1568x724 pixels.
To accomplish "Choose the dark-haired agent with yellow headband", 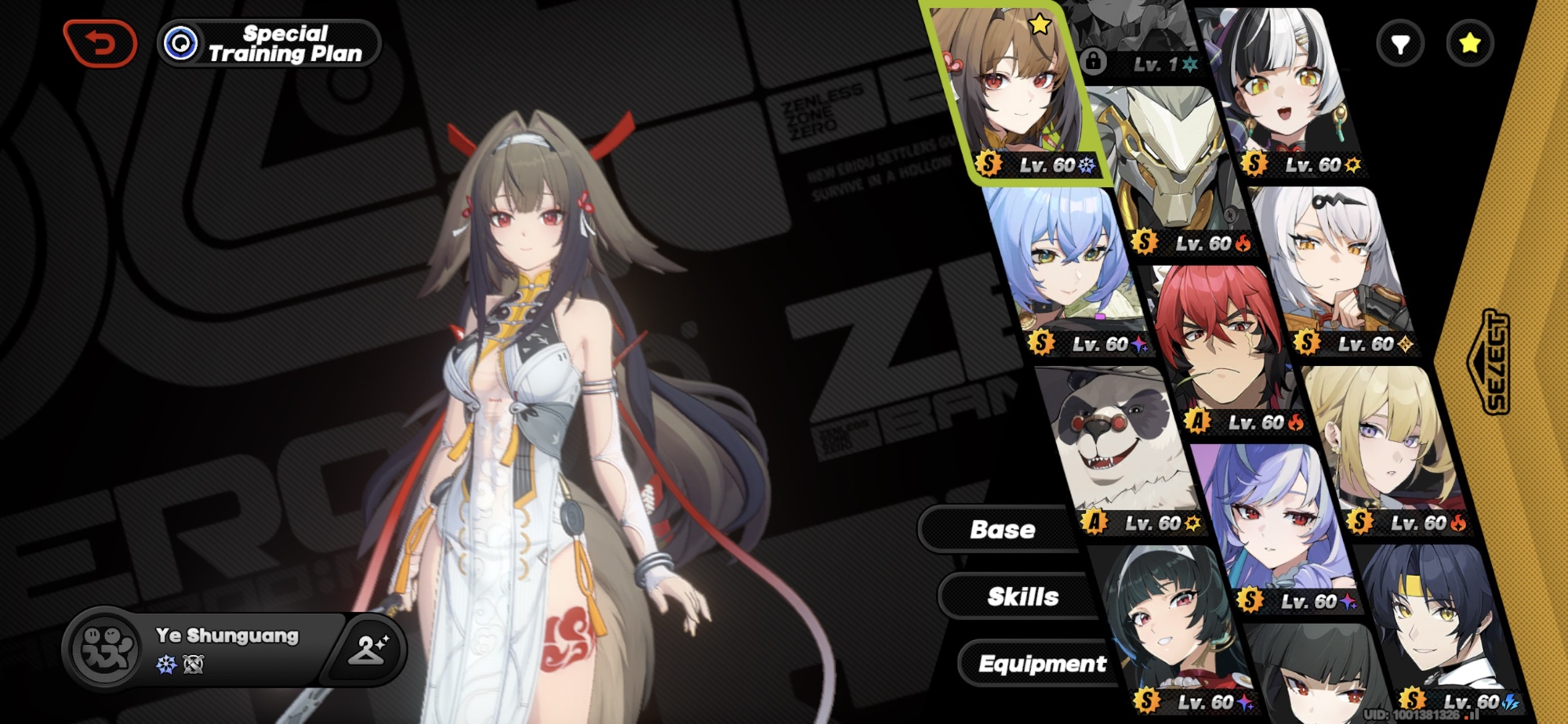I will (x=1435, y=627).
